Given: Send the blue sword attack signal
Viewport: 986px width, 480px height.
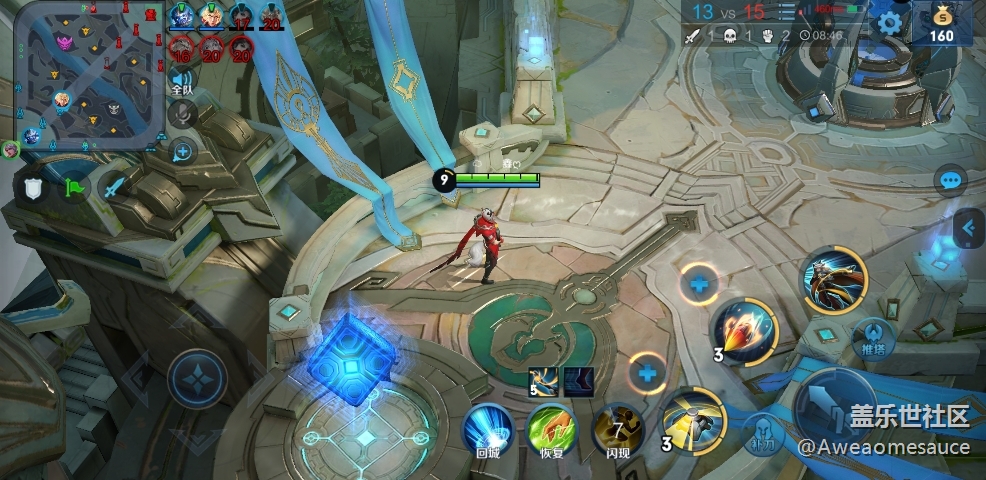Looking at the screenshot, I should (114, 187).
